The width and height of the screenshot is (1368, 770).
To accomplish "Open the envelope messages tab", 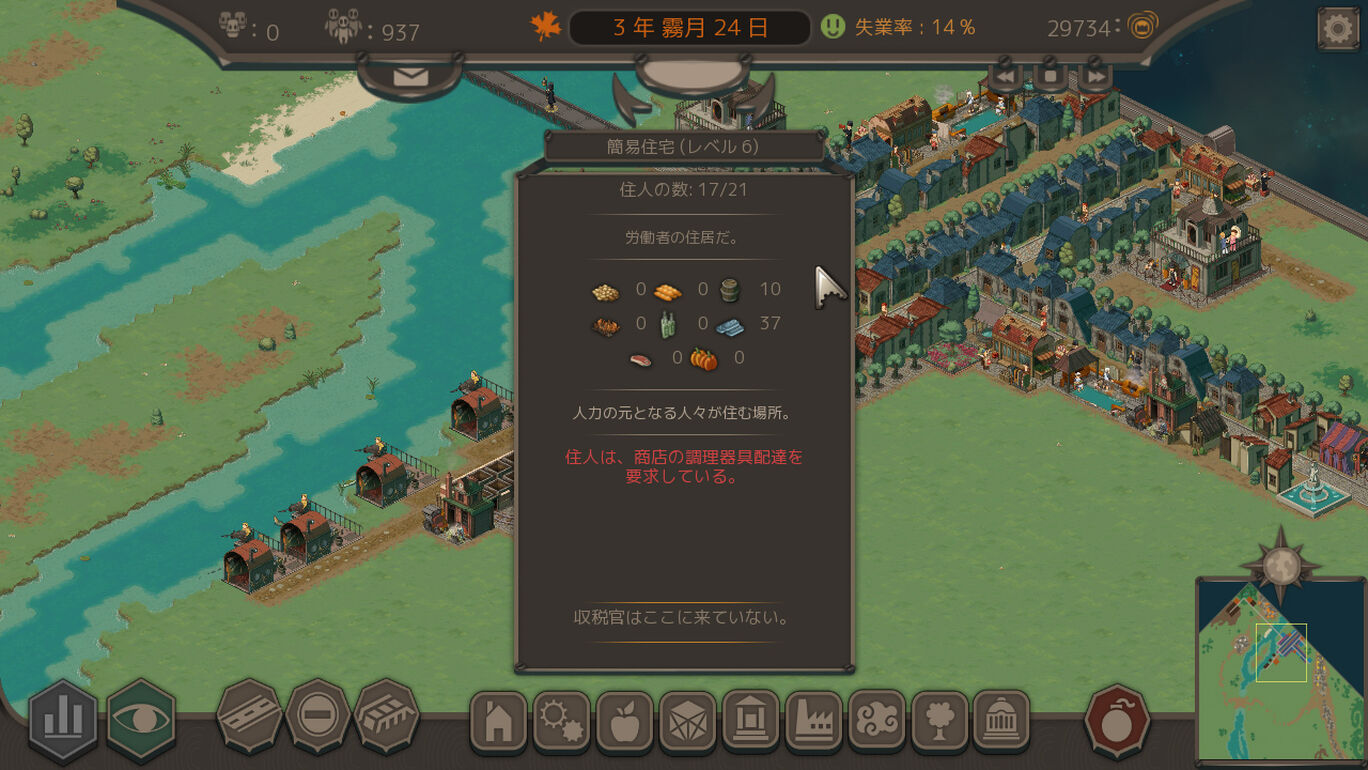I will [410, 77].
